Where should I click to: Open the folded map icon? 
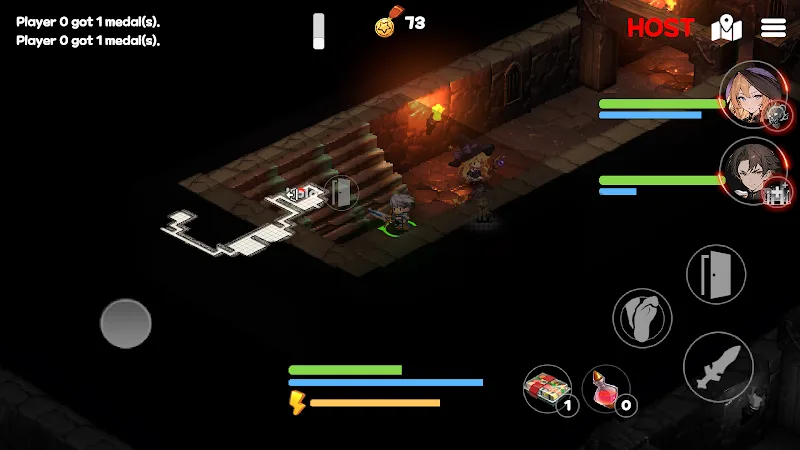(x=726, y=28)
